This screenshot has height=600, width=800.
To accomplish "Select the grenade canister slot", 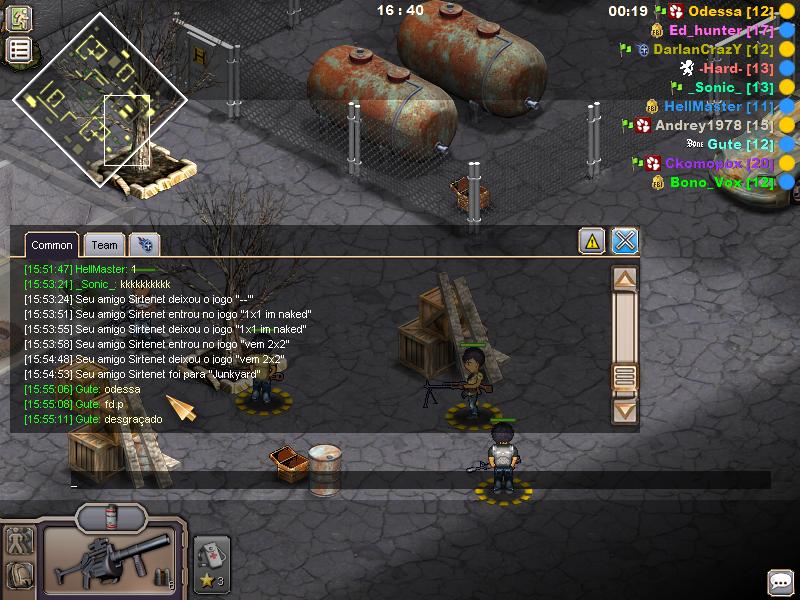I will [x=111, y=516].
